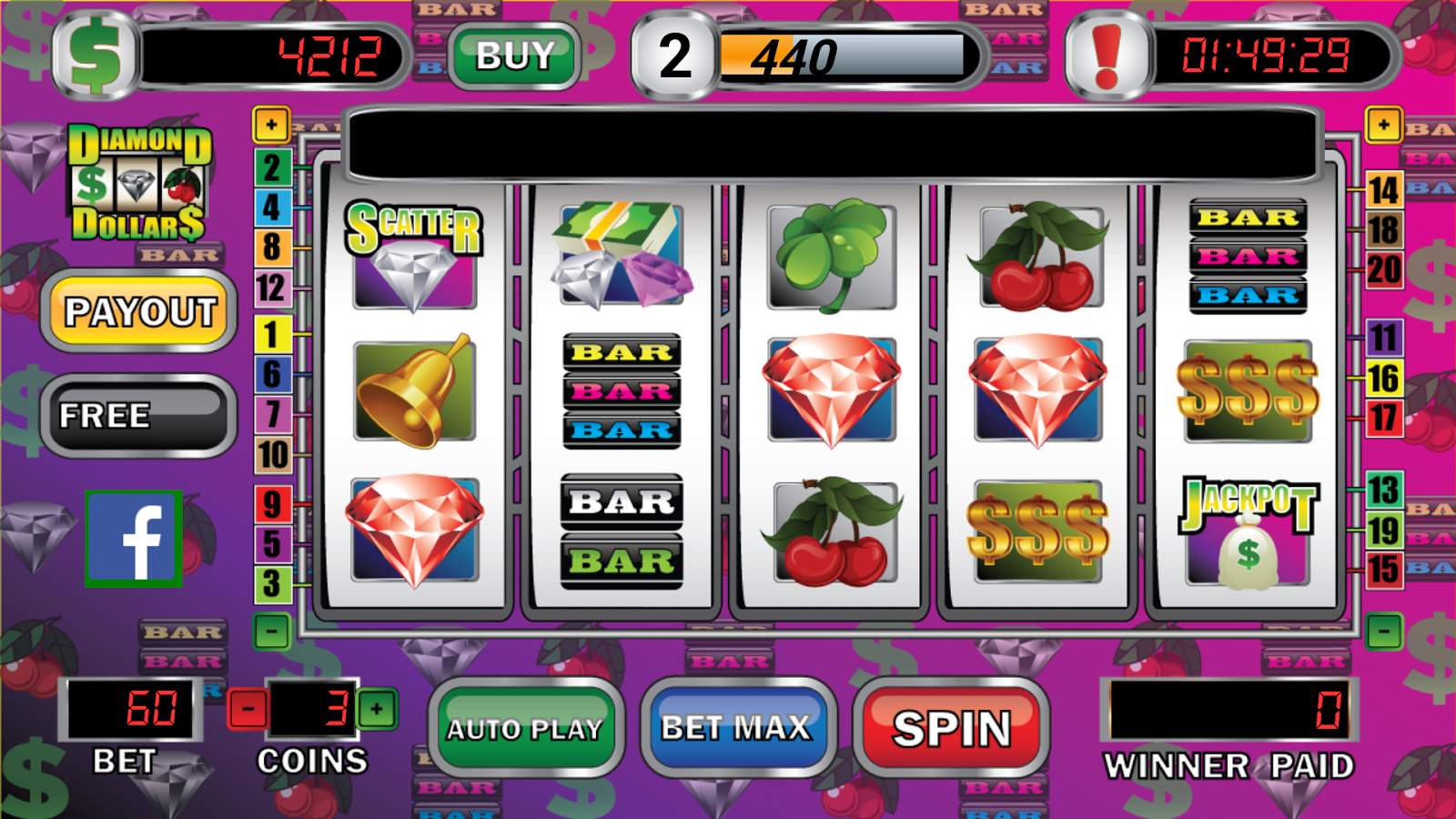Open the Facebook icon link
This screenshot has height=819, width=1456.
(135, 539)
